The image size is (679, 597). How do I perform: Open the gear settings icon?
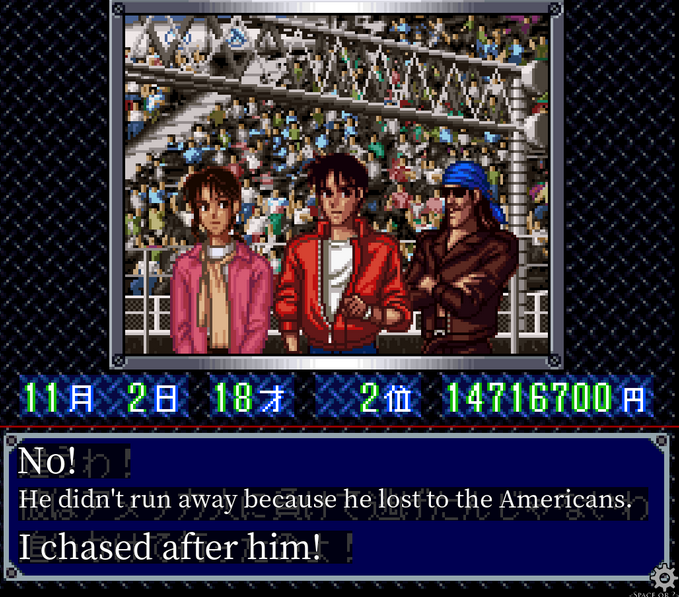pyautogui.click(x=661, y=578)
